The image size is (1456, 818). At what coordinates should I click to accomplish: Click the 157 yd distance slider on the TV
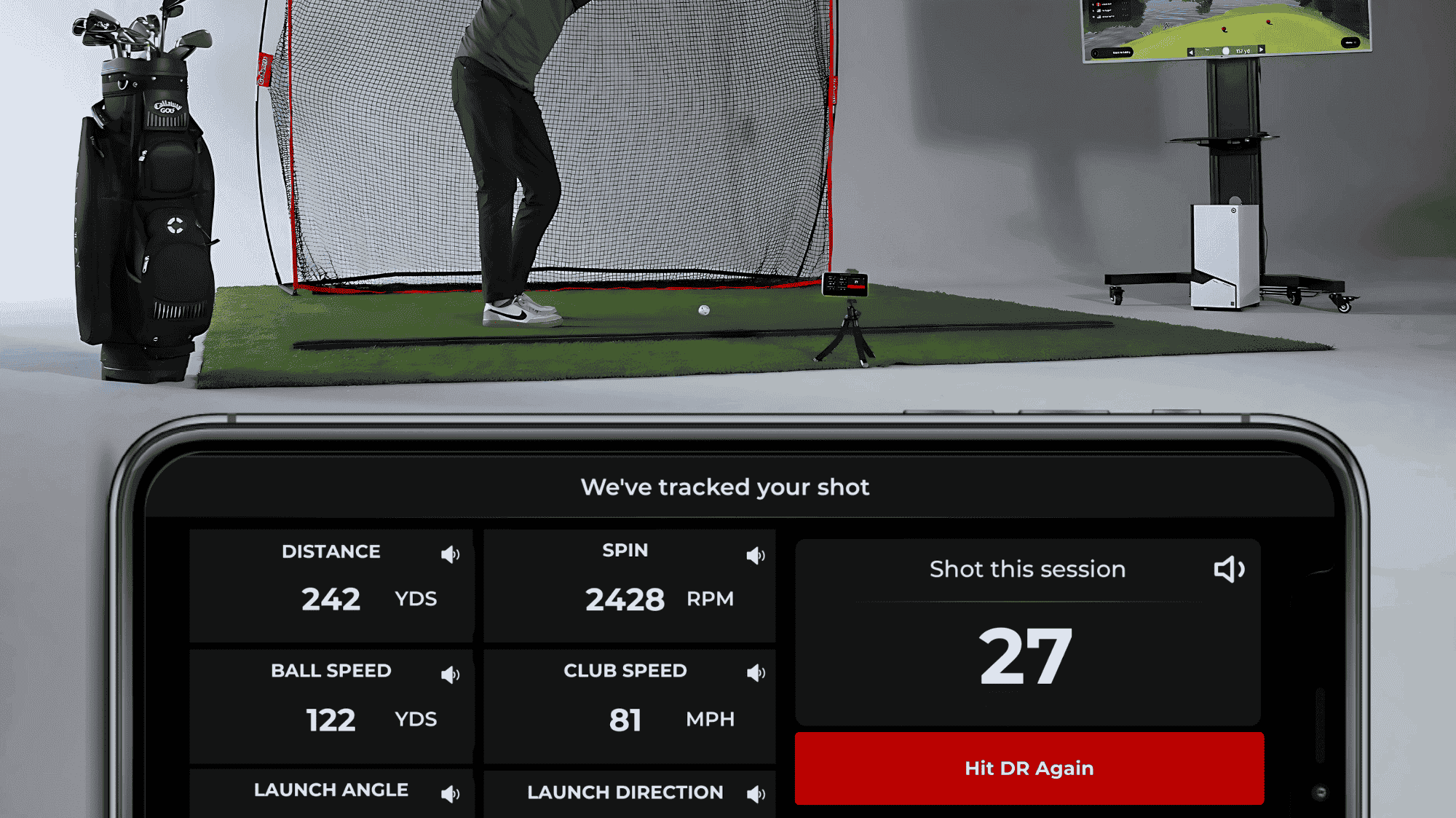tap(1243, 51)
